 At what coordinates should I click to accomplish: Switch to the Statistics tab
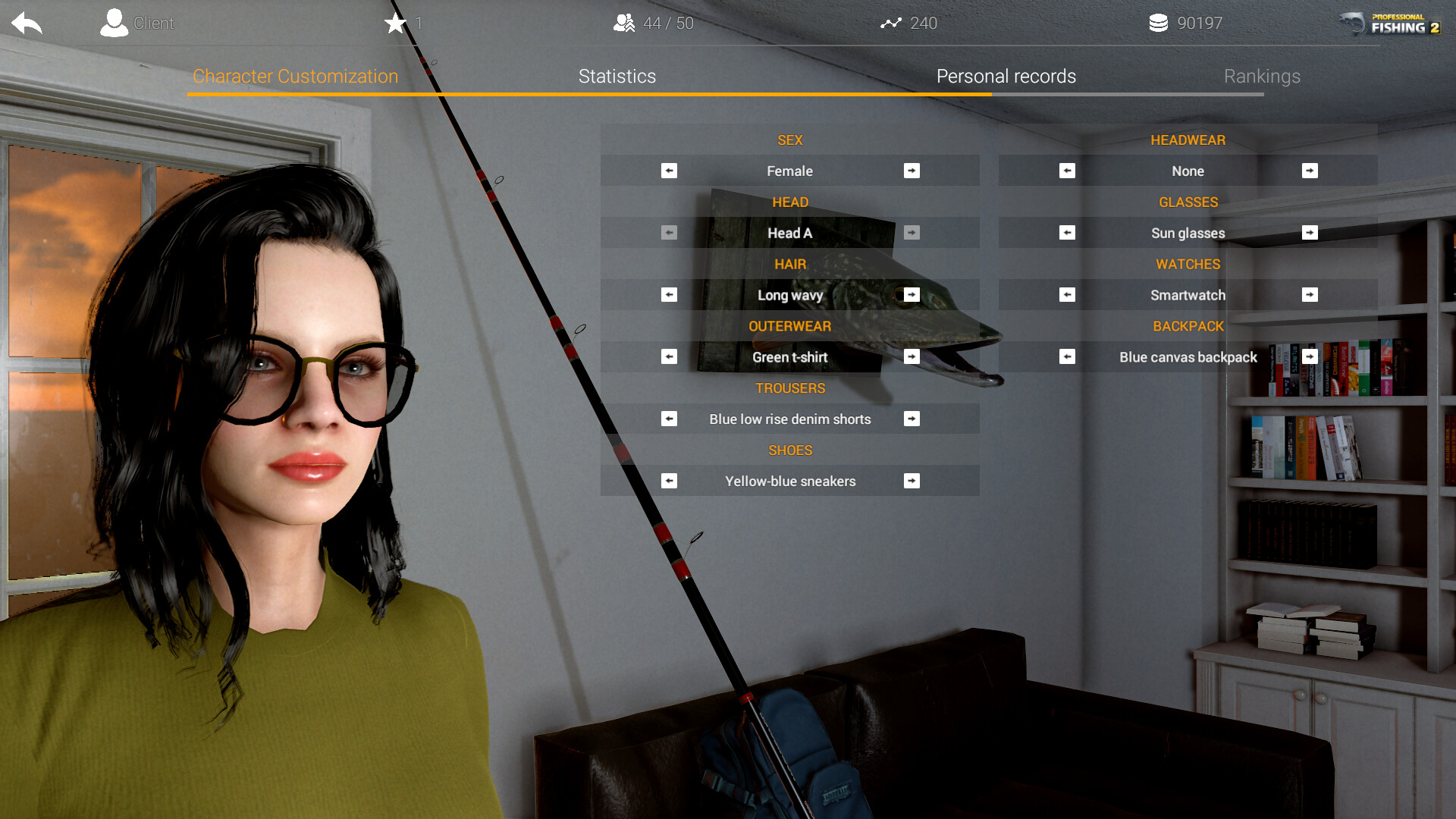pos(617,77)
